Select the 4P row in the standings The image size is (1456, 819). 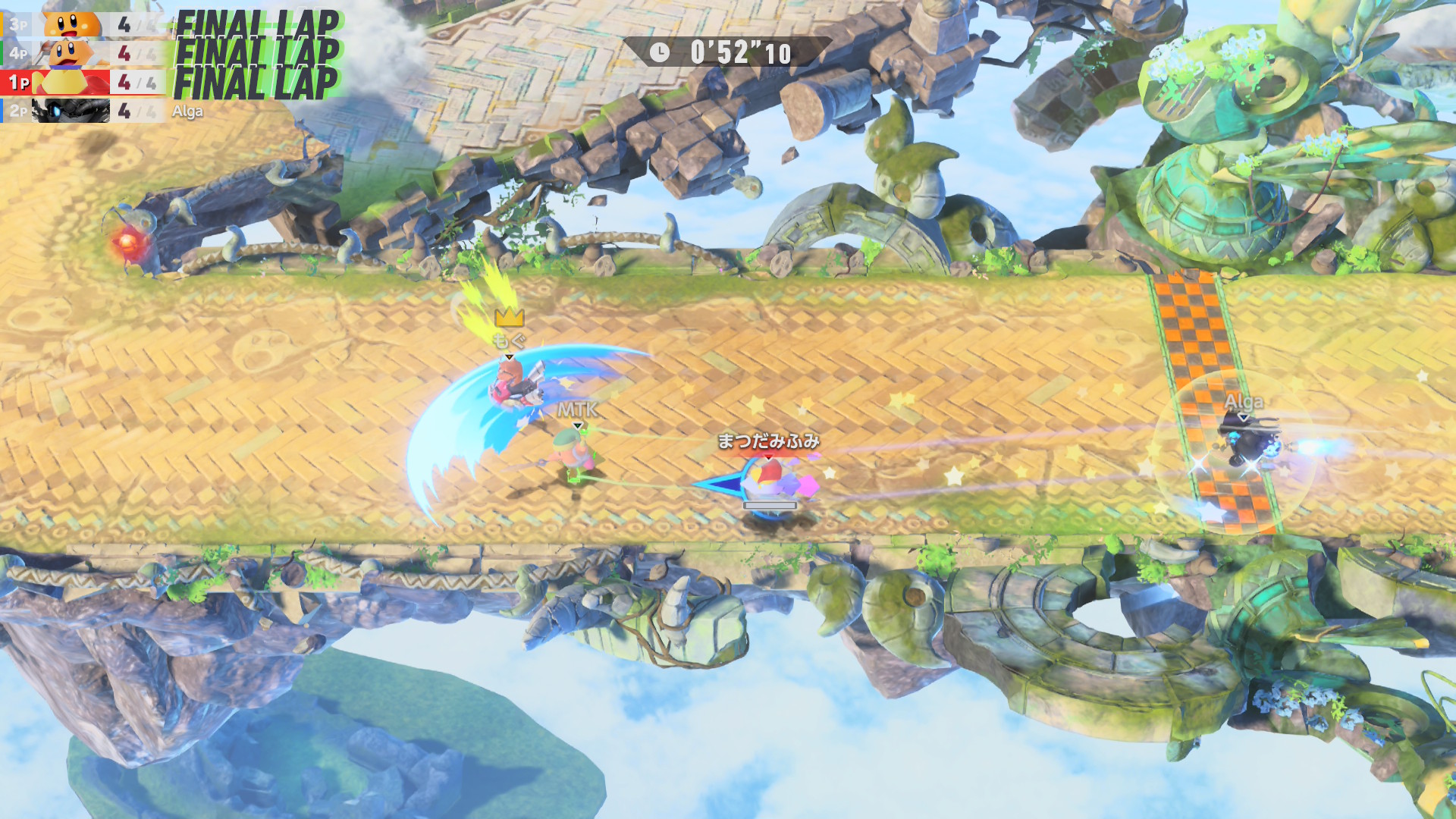(82, 53)
